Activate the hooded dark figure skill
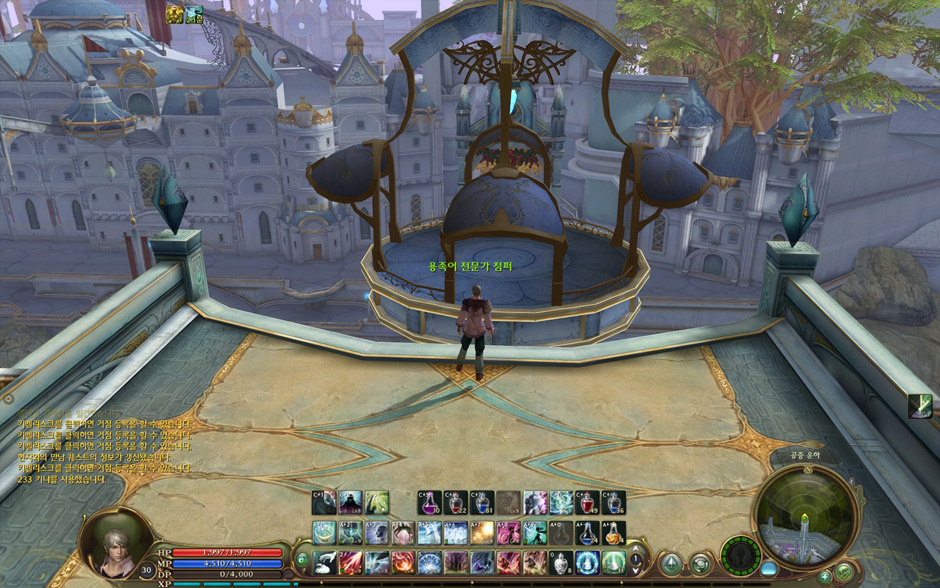Screen dimensions: 940x588 click(350, 502)
